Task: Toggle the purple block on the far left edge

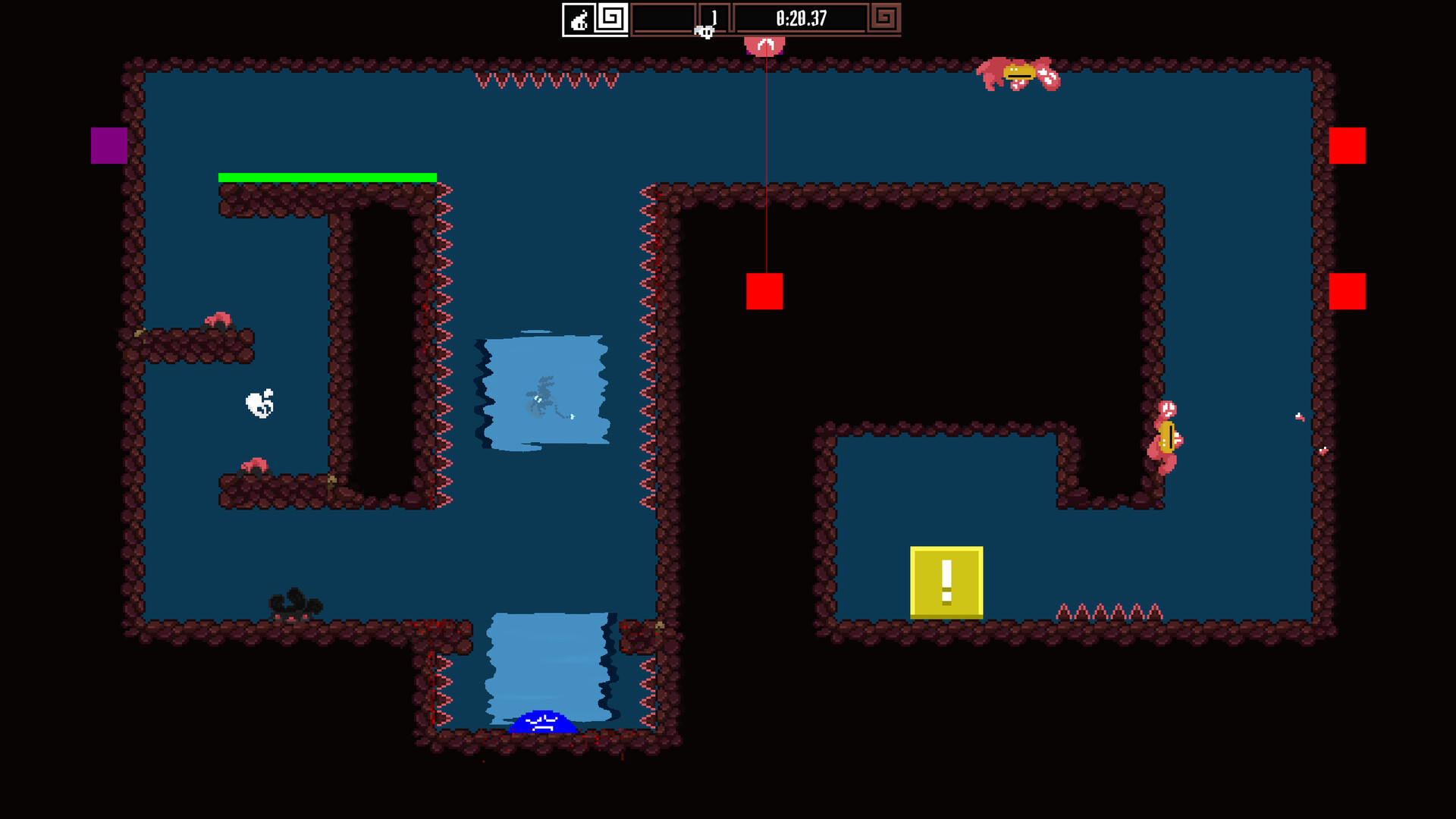Action: 108,146
